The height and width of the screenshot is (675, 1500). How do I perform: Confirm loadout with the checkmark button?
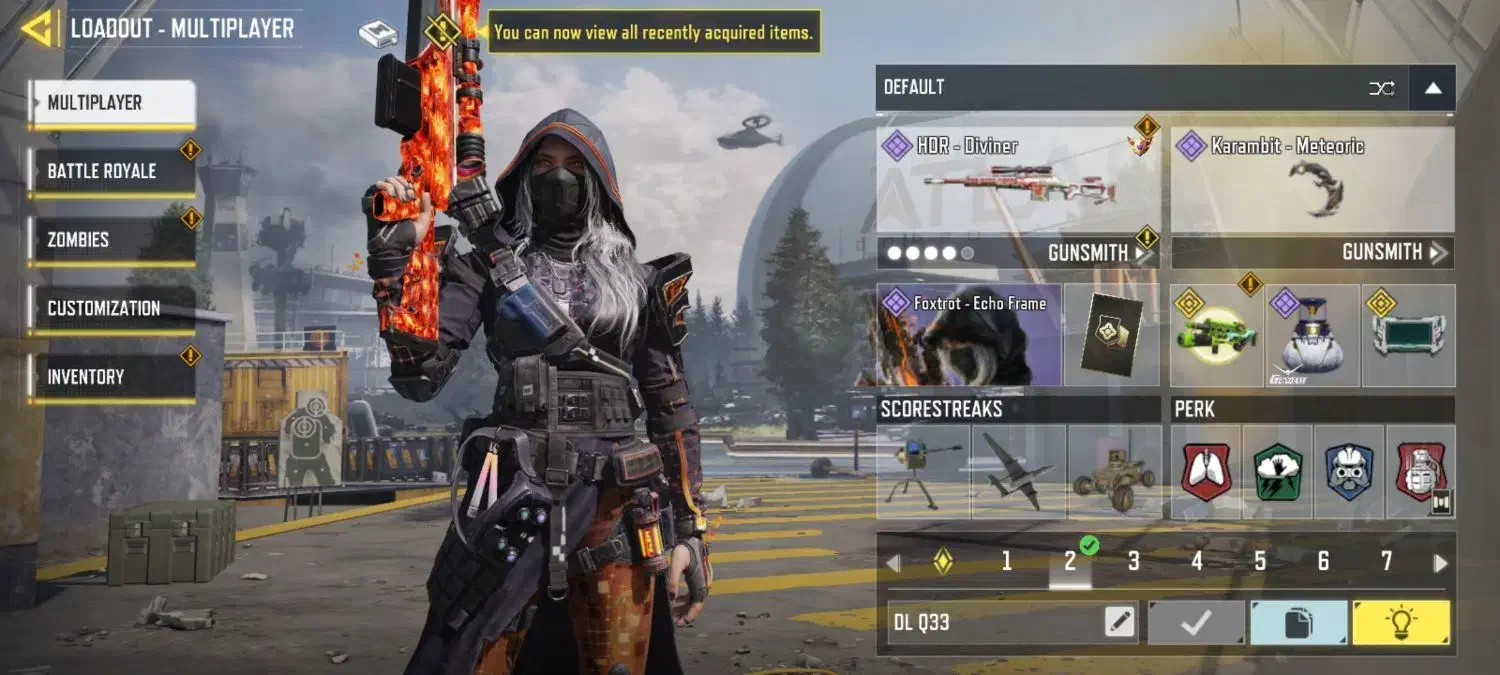[1196, 623]
